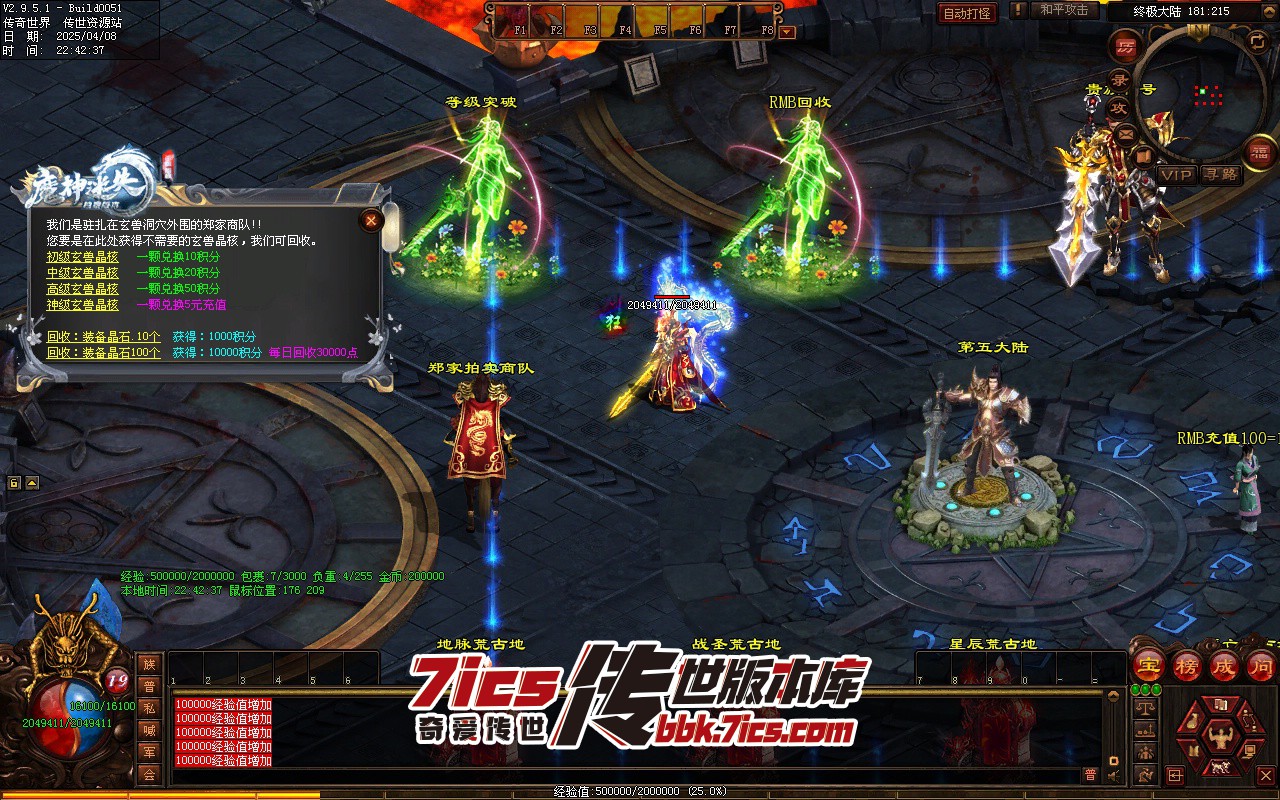Close the 郑家商队 dialogue window
1280x800 pixels.
point(371,220)
